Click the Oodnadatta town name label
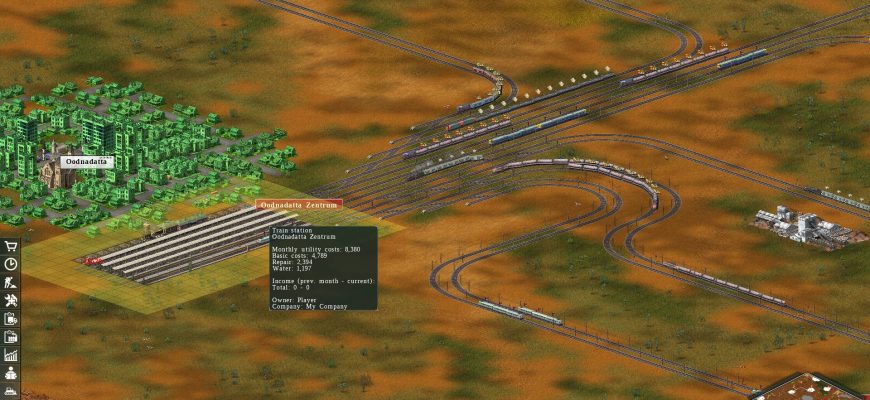The image size is (870, 400). [88, 161]
